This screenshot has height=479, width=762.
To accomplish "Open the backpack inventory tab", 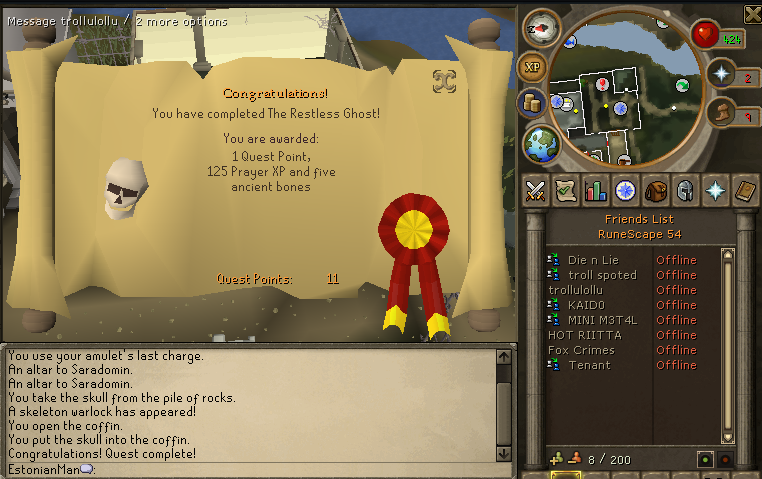I will (x=656, y=190).
